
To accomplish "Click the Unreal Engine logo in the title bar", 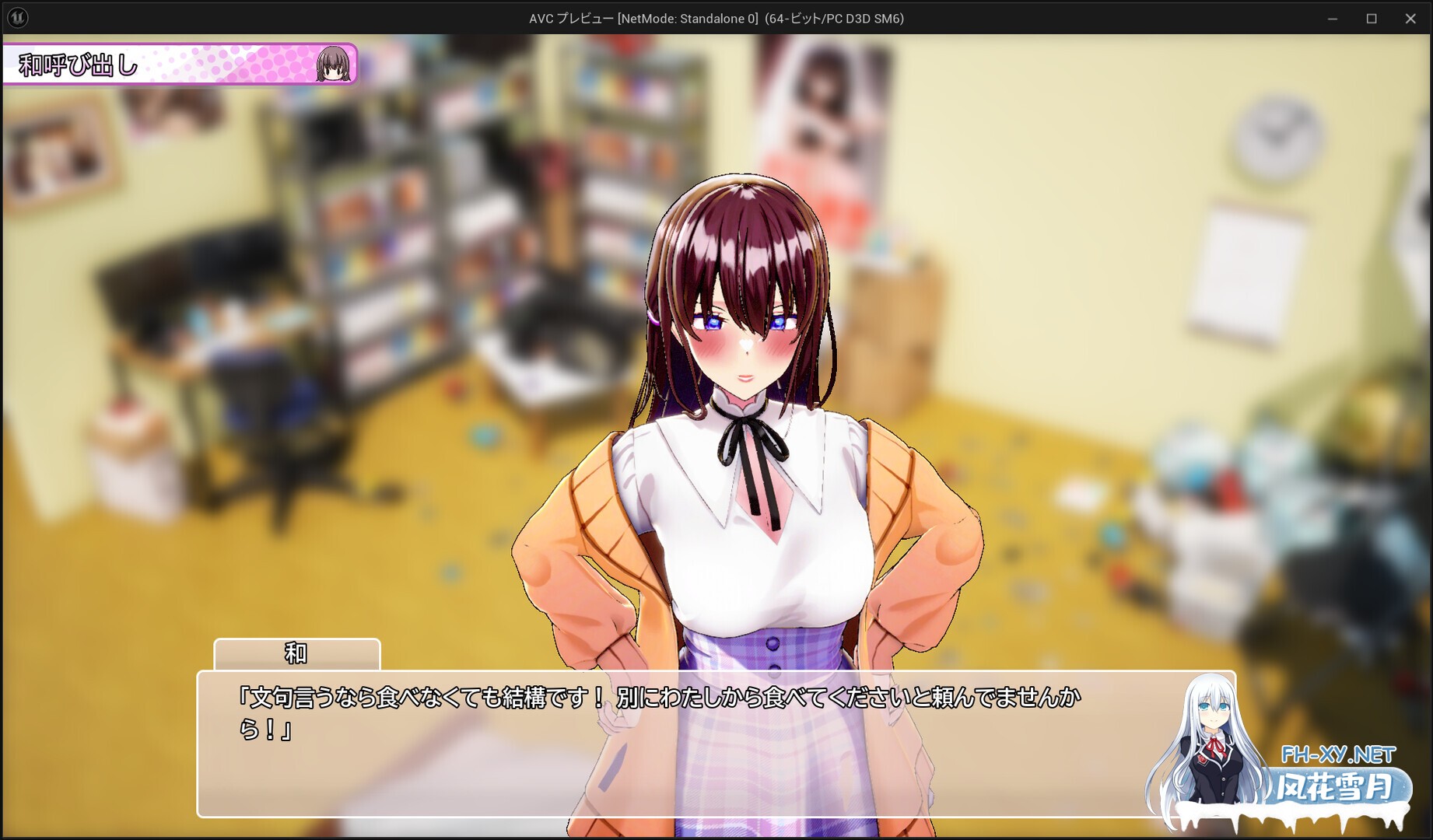I will [x=19, y=17].
